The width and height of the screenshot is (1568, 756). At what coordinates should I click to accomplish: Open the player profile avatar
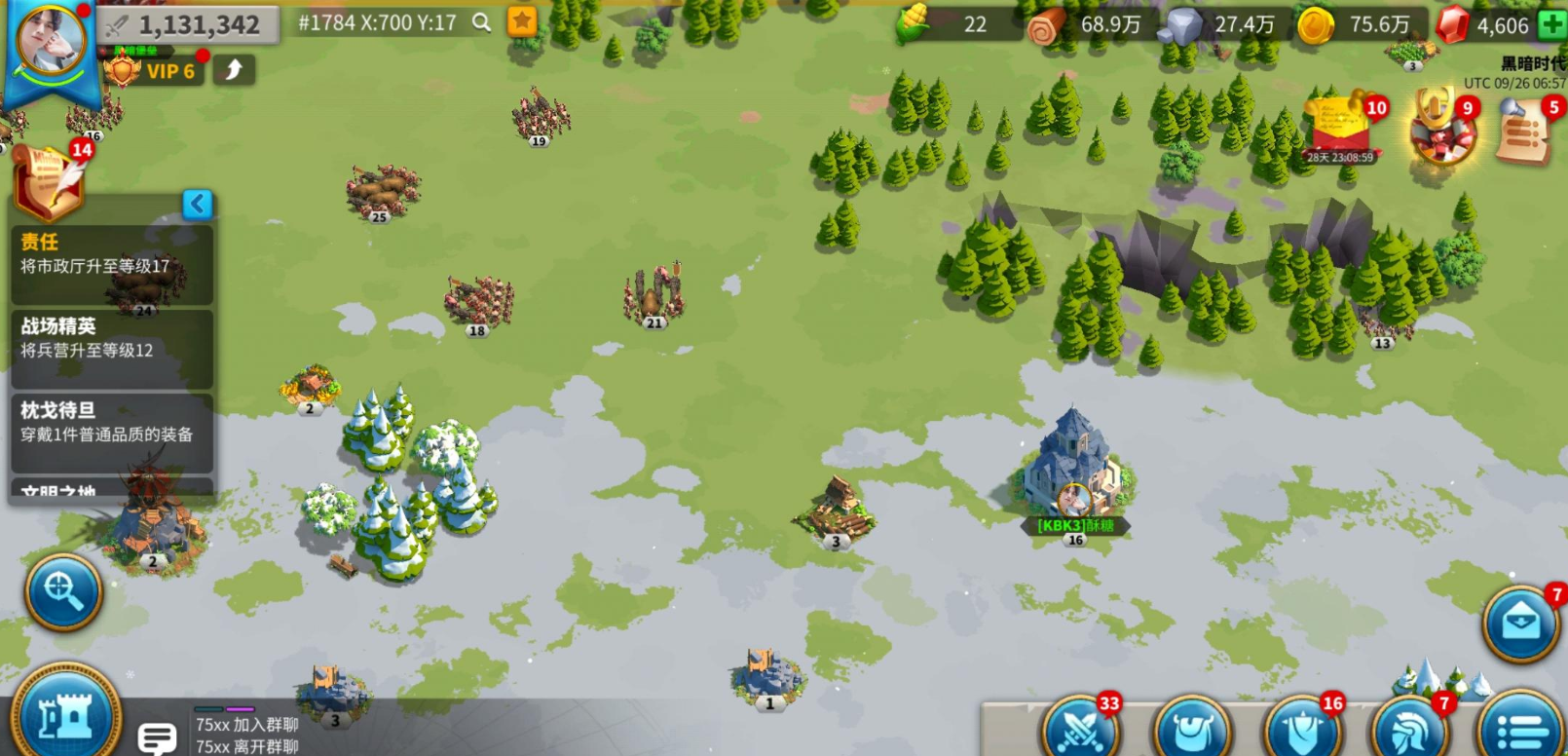click(51, 41)
